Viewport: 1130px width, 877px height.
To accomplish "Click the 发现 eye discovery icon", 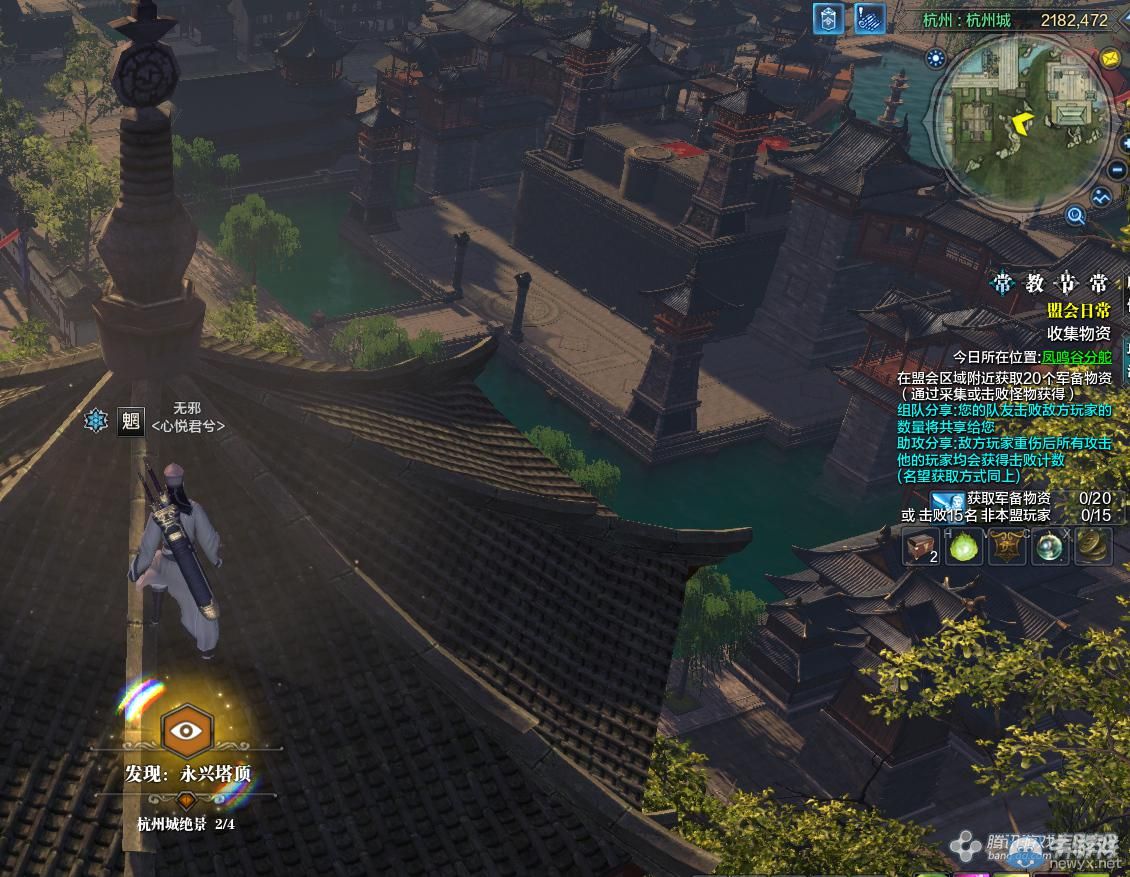I will (x=185, y=730).
